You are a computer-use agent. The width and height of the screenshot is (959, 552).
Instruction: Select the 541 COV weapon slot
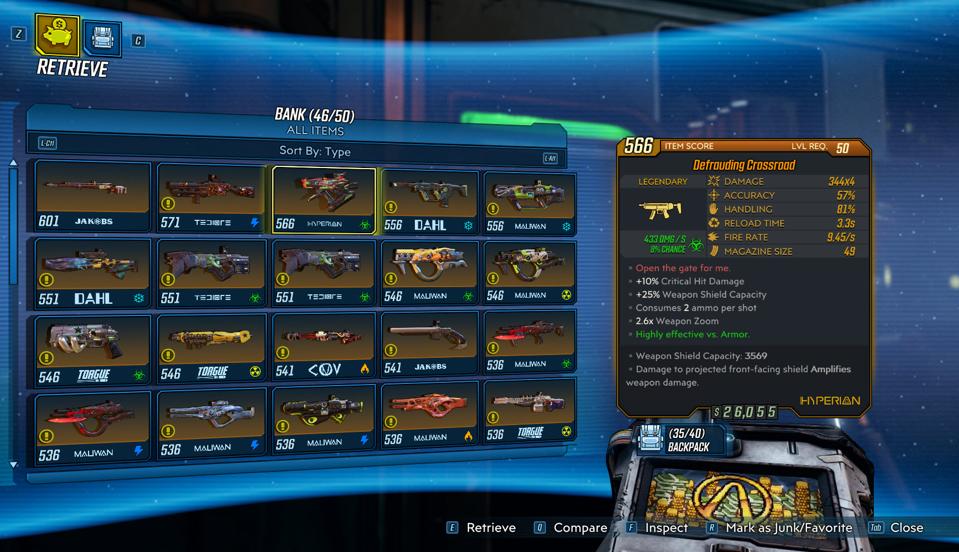[x=324, y=349]
